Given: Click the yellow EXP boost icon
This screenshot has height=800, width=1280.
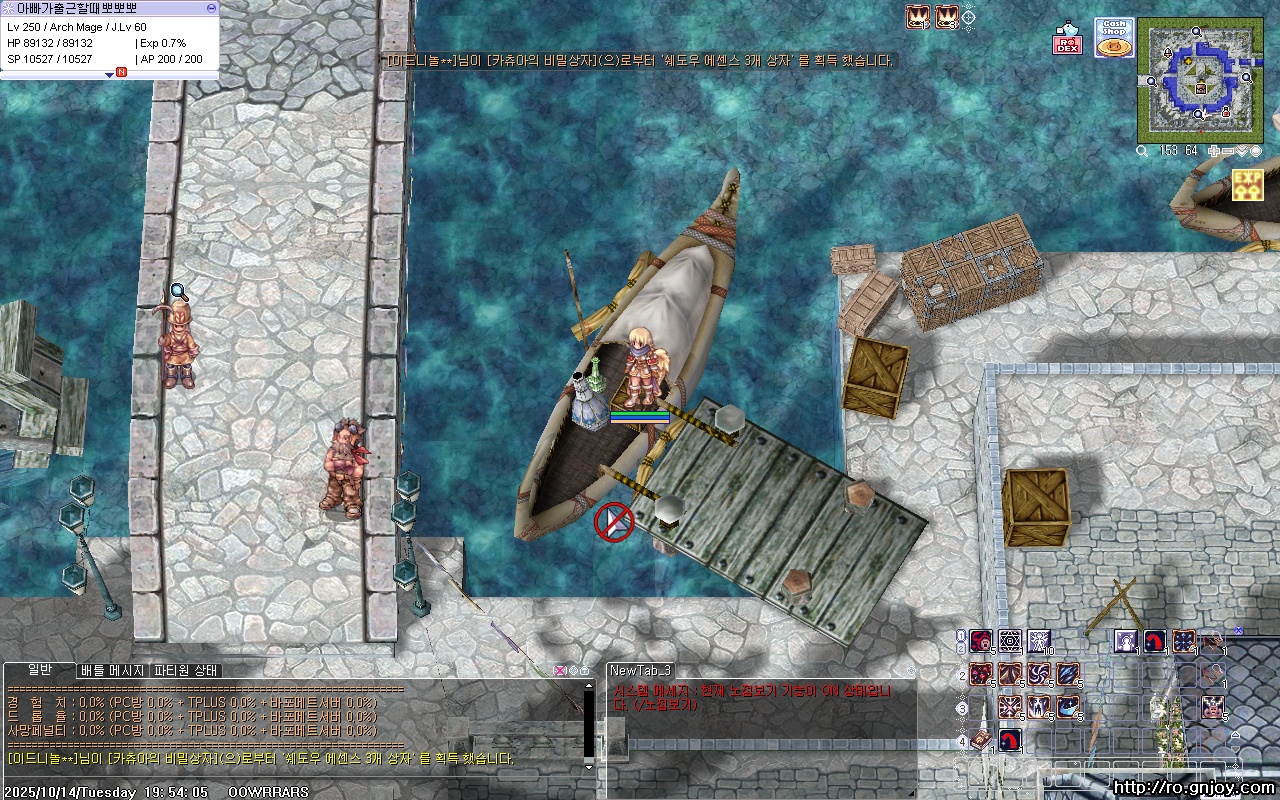Looking at the screenshot, I should click(x=1247, y=185).
